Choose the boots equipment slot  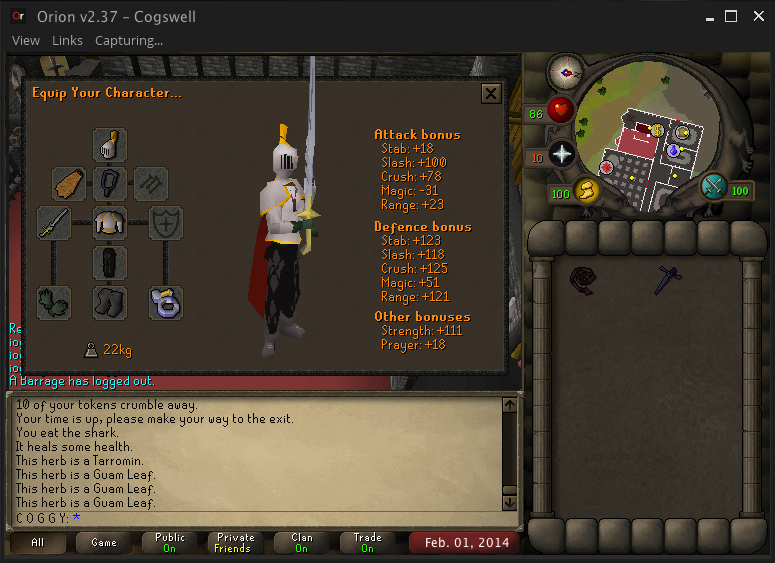click(110, 302)
